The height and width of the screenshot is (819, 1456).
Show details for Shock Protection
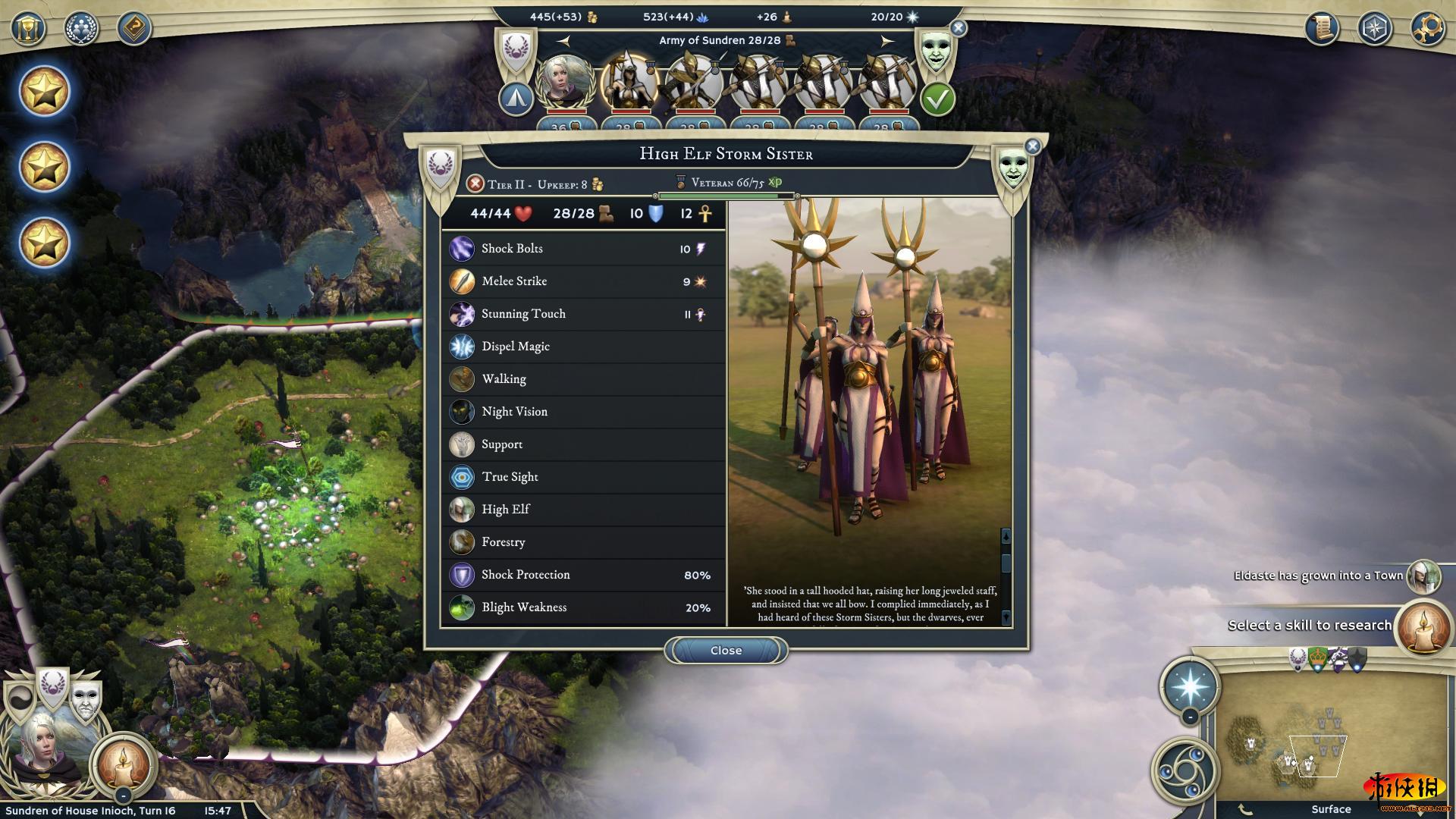582,575
